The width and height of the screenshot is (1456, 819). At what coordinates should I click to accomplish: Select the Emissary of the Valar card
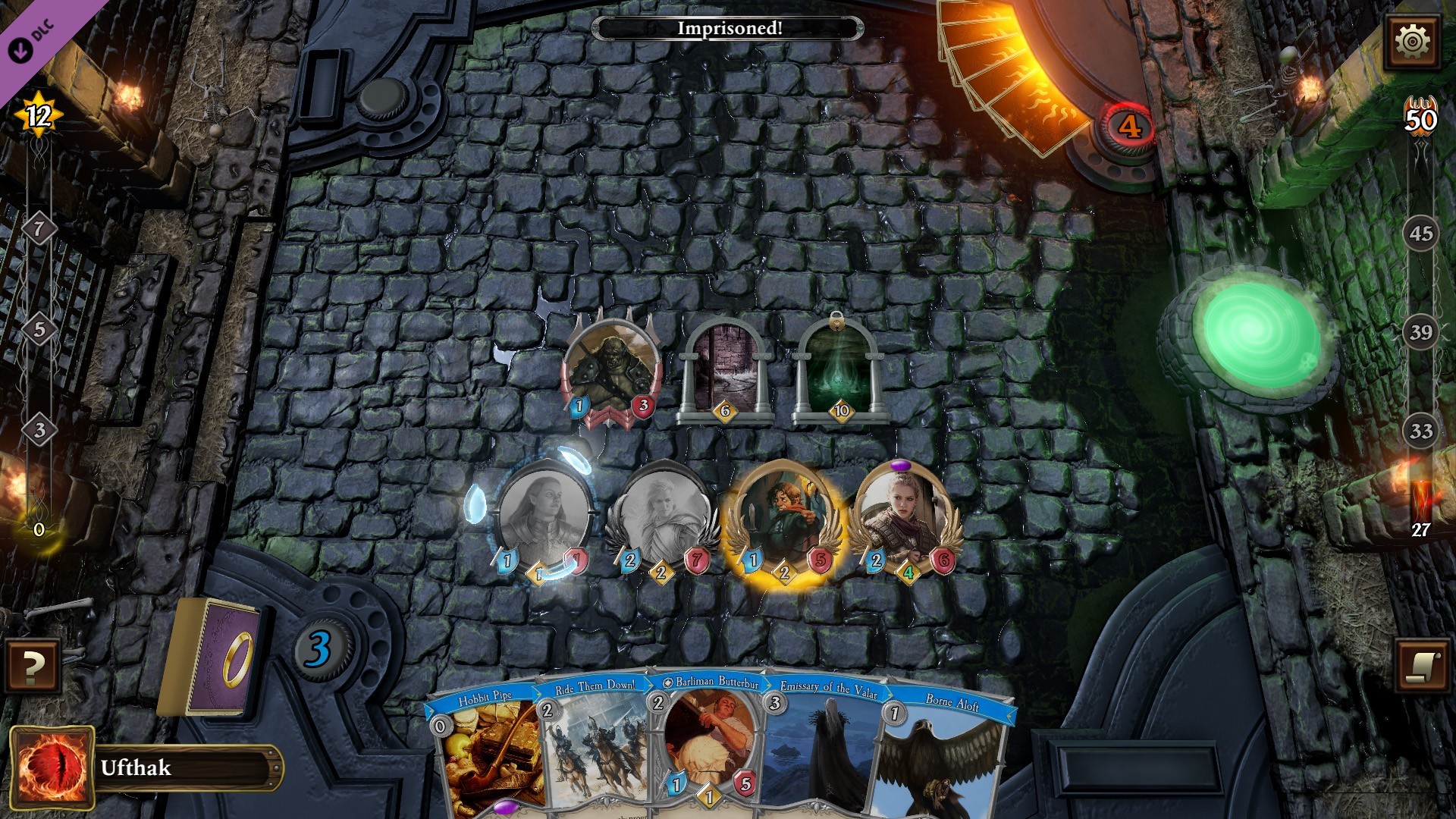[827, 751]
